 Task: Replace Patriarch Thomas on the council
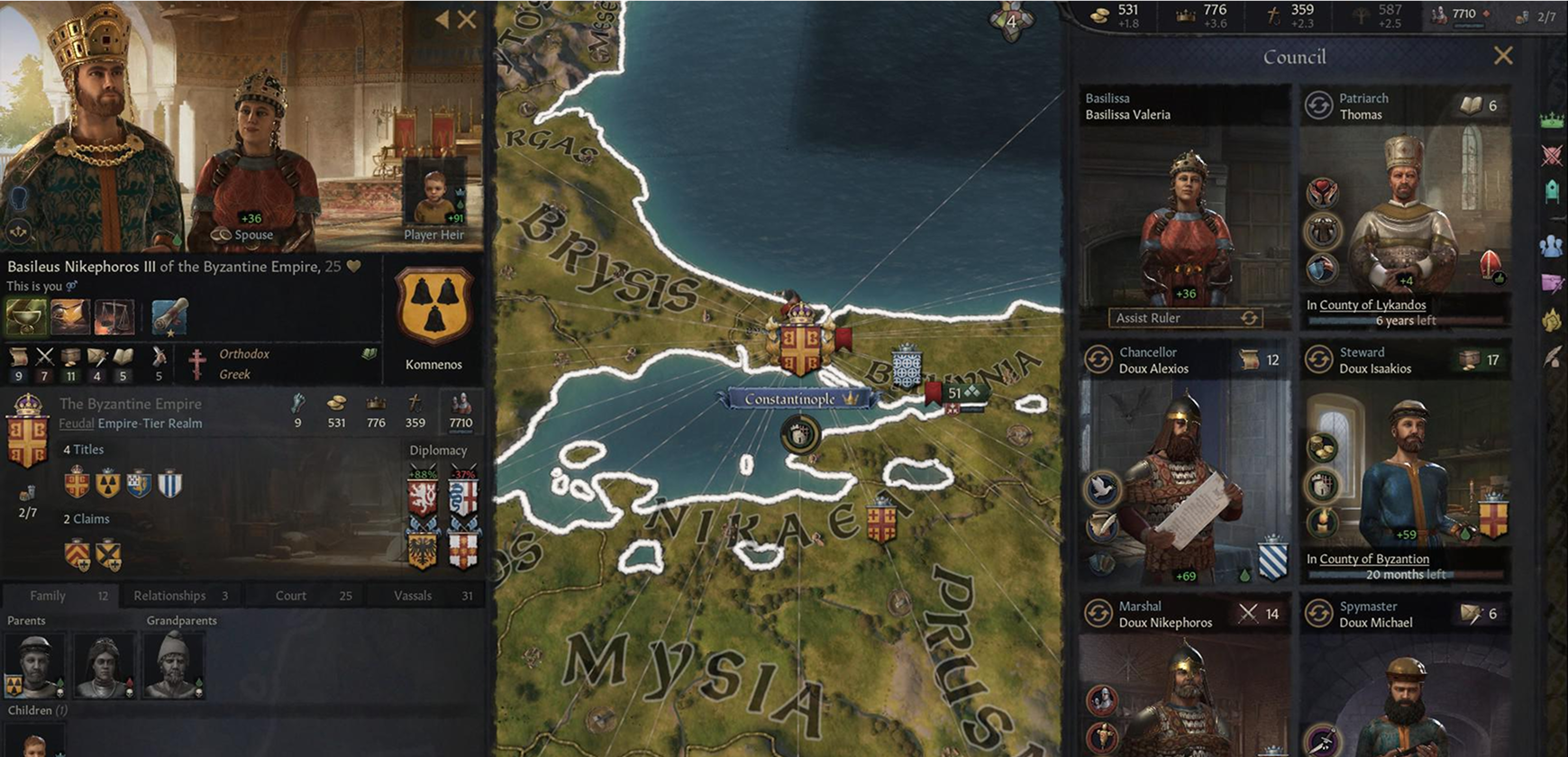(x=1318, y=105)
